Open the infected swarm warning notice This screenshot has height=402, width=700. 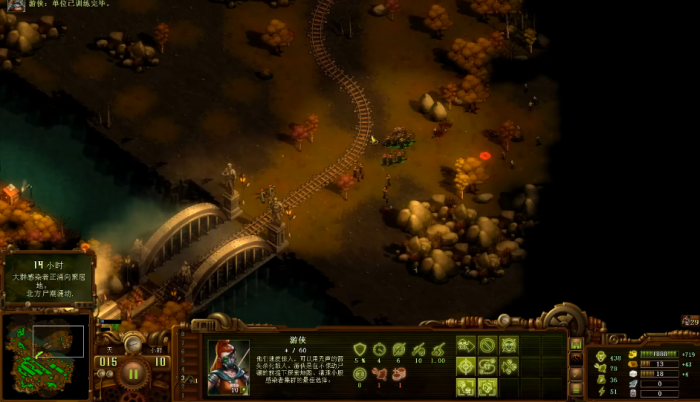point(48,278)
